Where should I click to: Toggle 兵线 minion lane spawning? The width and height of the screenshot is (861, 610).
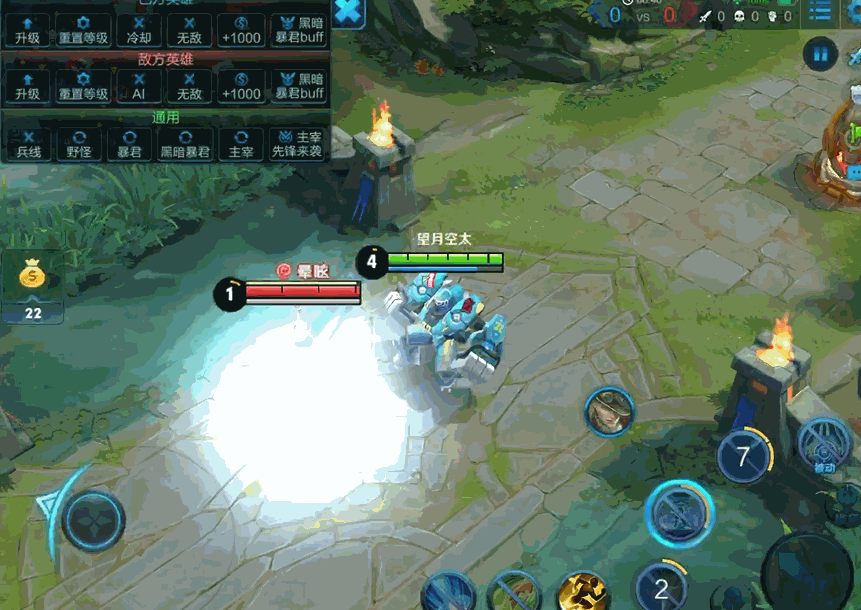pos(28,145)
